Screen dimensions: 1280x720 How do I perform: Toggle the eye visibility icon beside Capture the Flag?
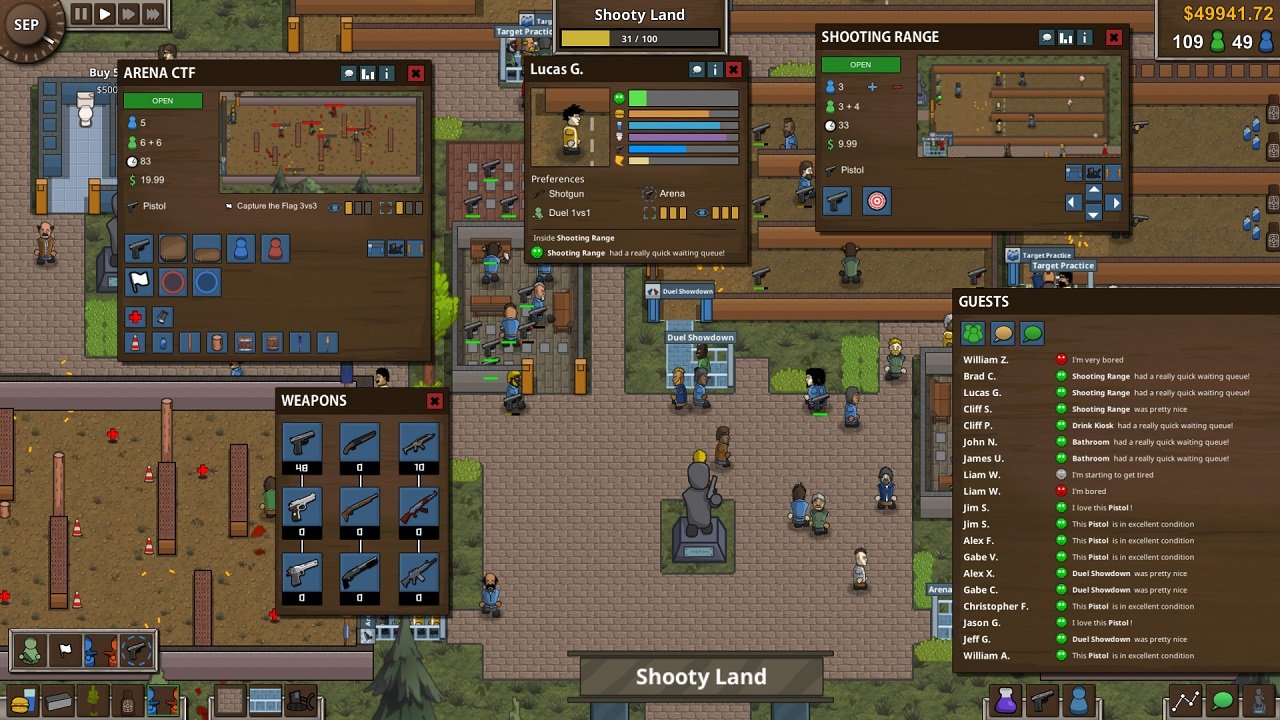click(x=334, y=207)
